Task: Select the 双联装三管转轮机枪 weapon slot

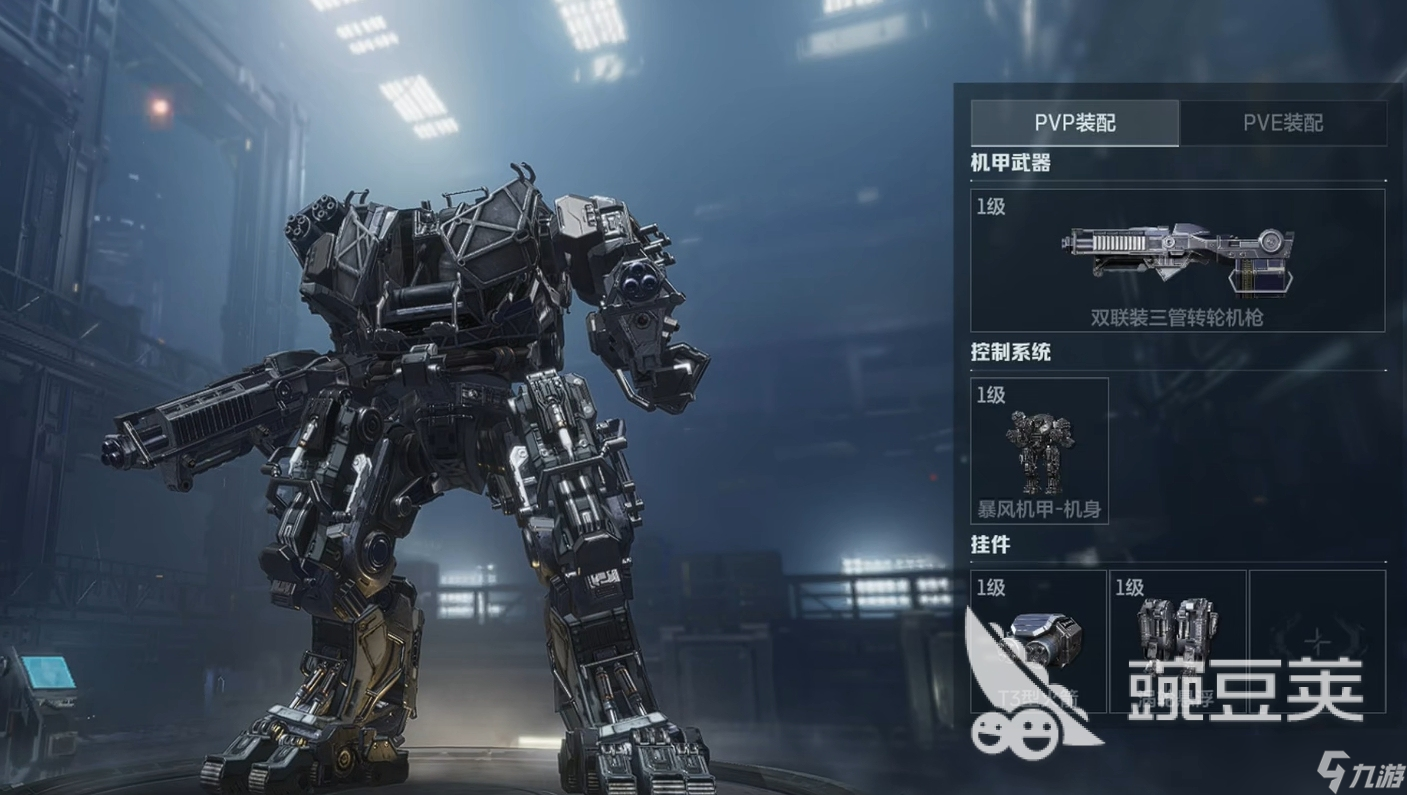Action: [x=1177, y=261]
